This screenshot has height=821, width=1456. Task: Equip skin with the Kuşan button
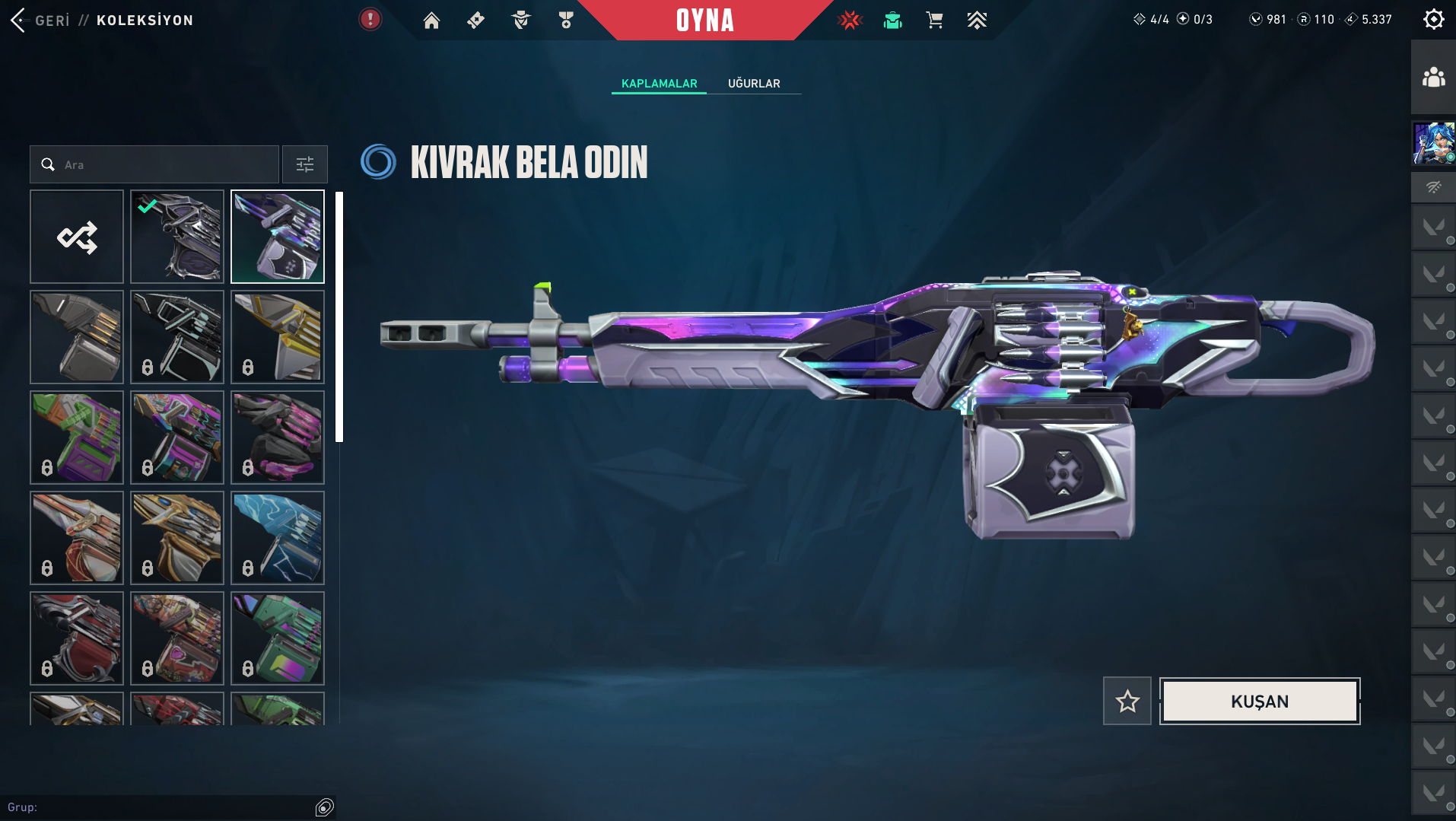pyautogui.click(x=1259, y=701)
